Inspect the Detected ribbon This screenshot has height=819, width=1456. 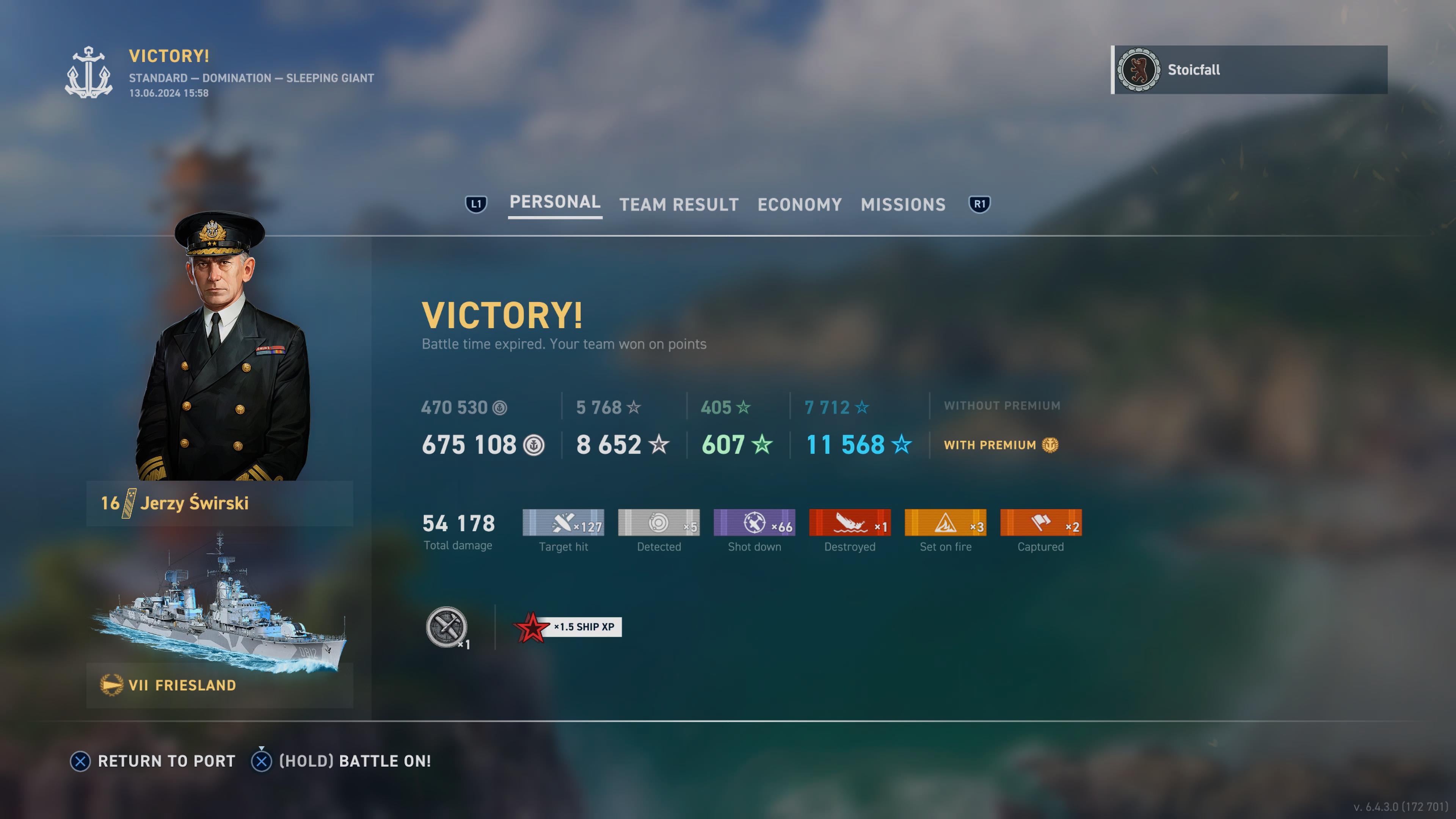(x=659, y=523)
